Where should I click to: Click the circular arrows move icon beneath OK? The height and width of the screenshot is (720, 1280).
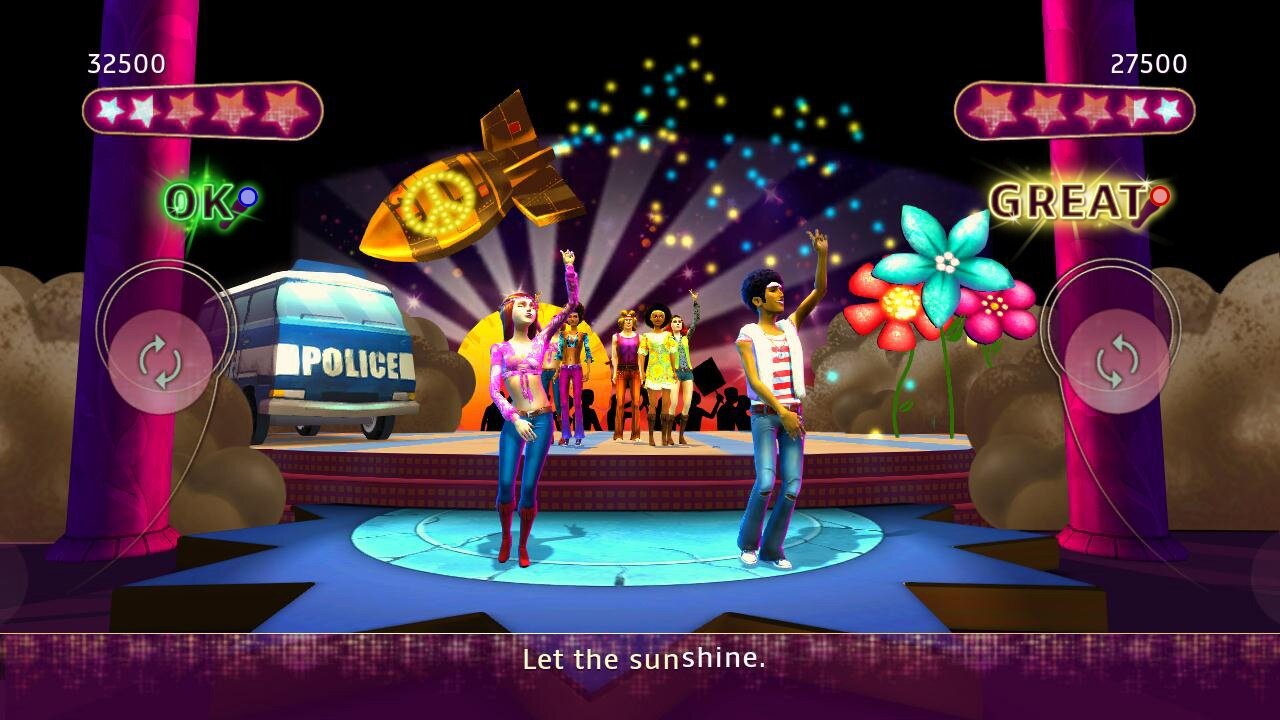160,362
